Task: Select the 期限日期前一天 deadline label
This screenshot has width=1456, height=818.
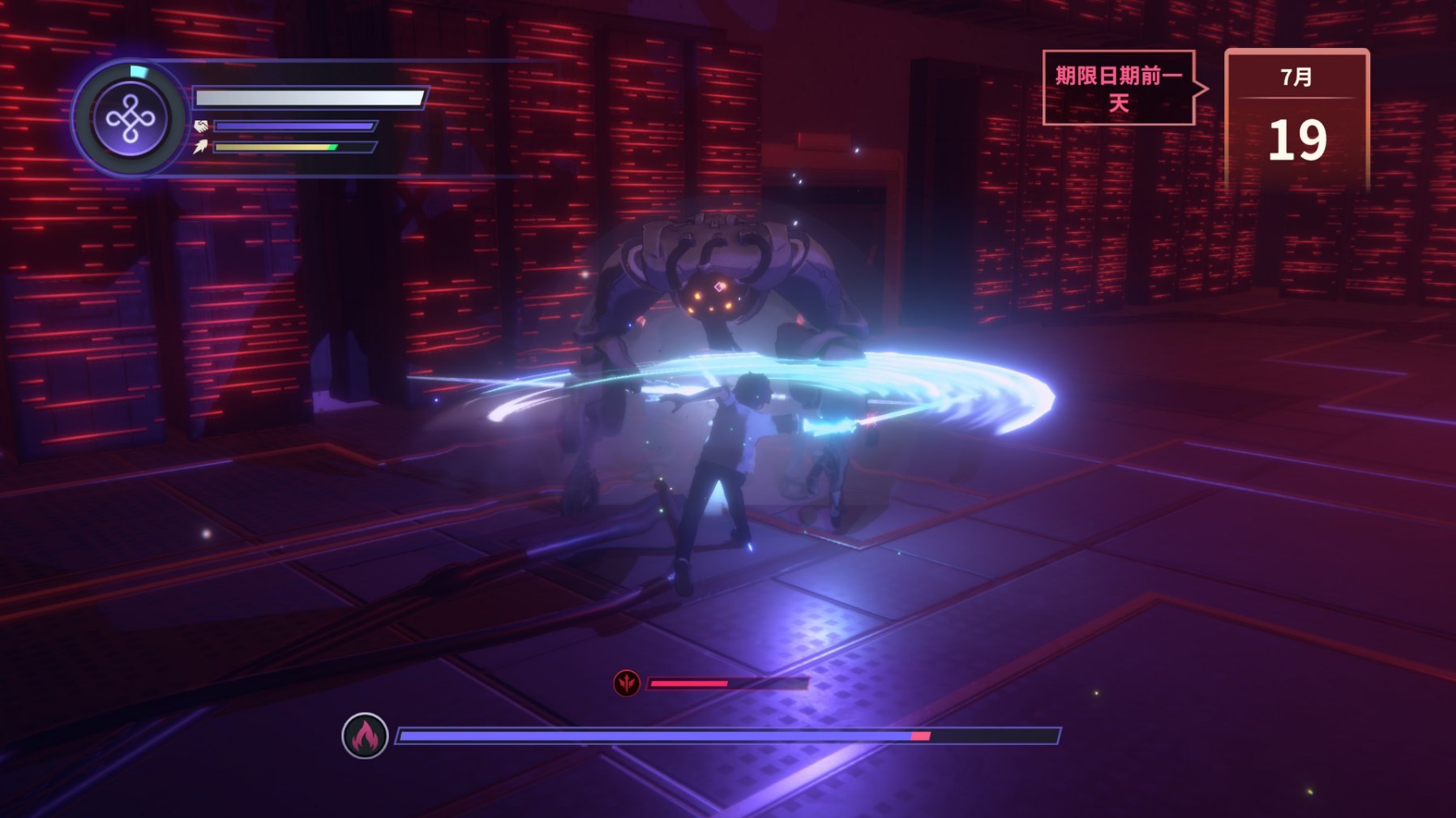Action: 1119,88
